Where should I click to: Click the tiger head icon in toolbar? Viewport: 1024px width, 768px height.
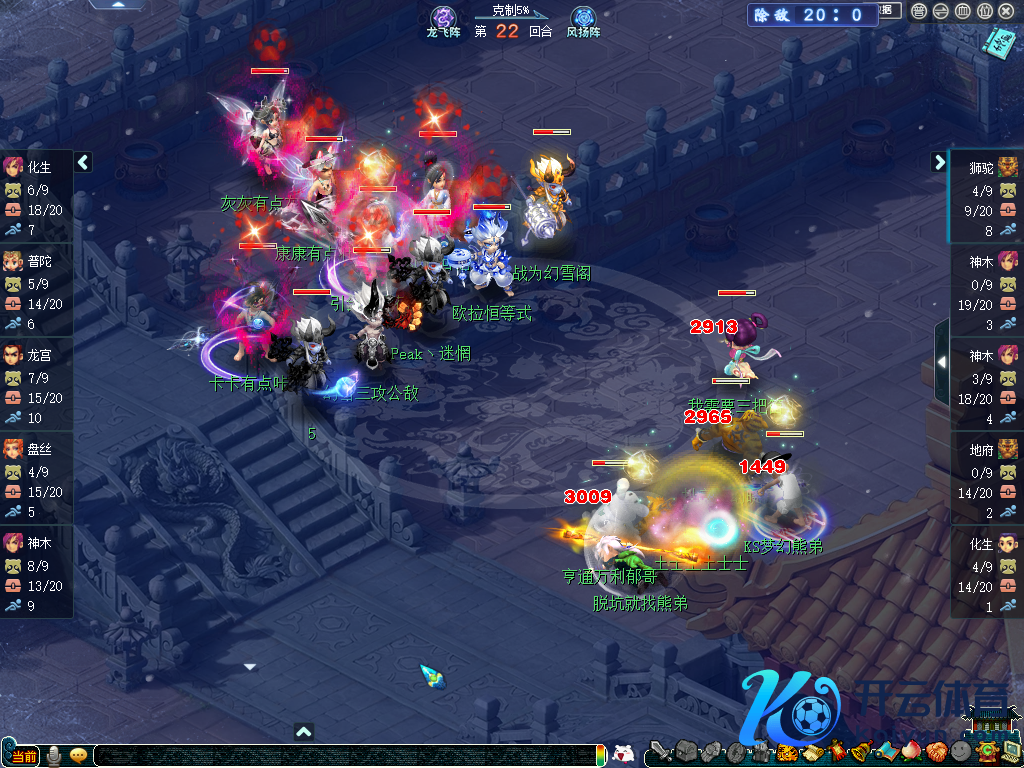[x=787, y=753]
